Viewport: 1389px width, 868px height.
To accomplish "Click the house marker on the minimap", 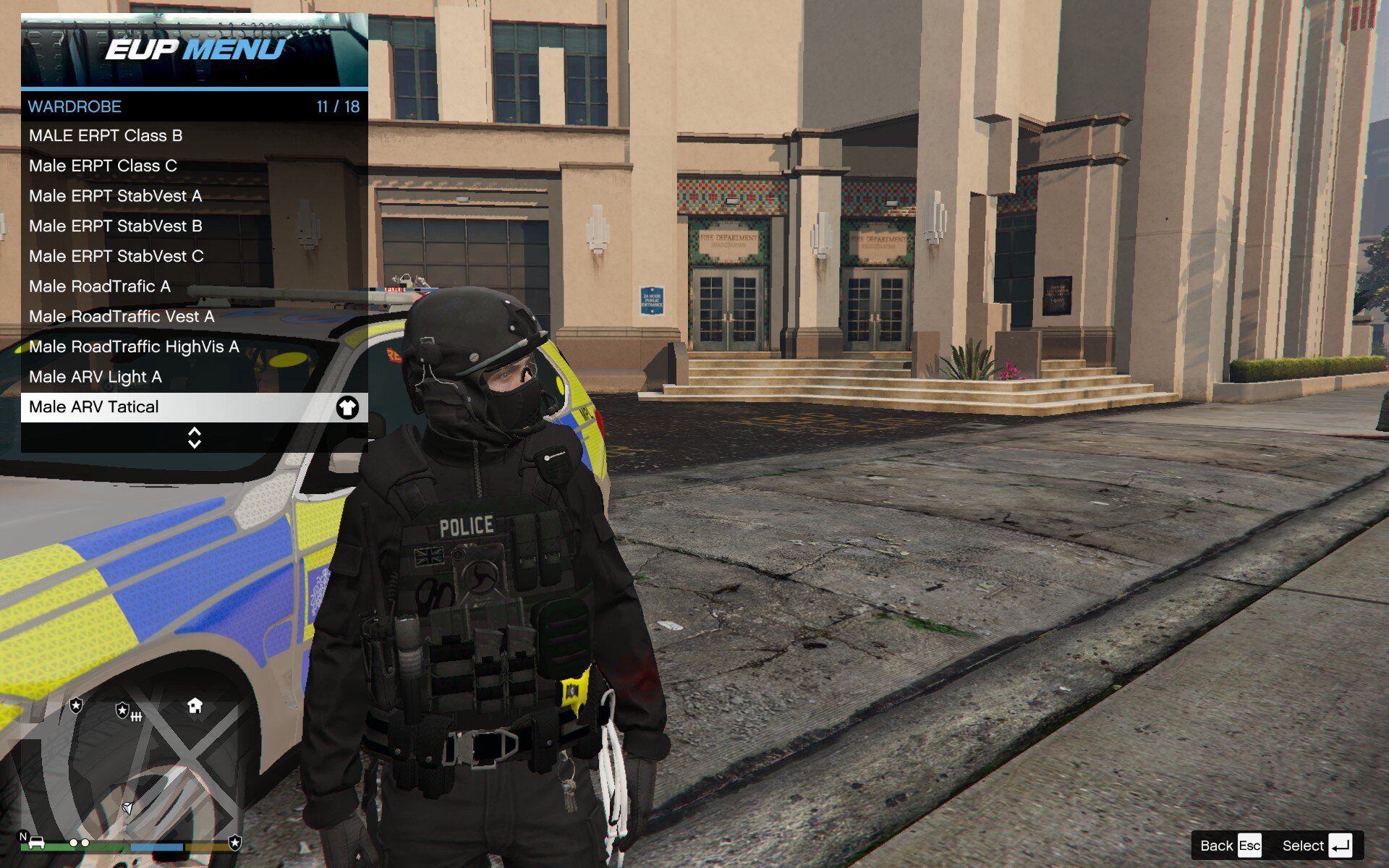I will [x=195, y=706].
